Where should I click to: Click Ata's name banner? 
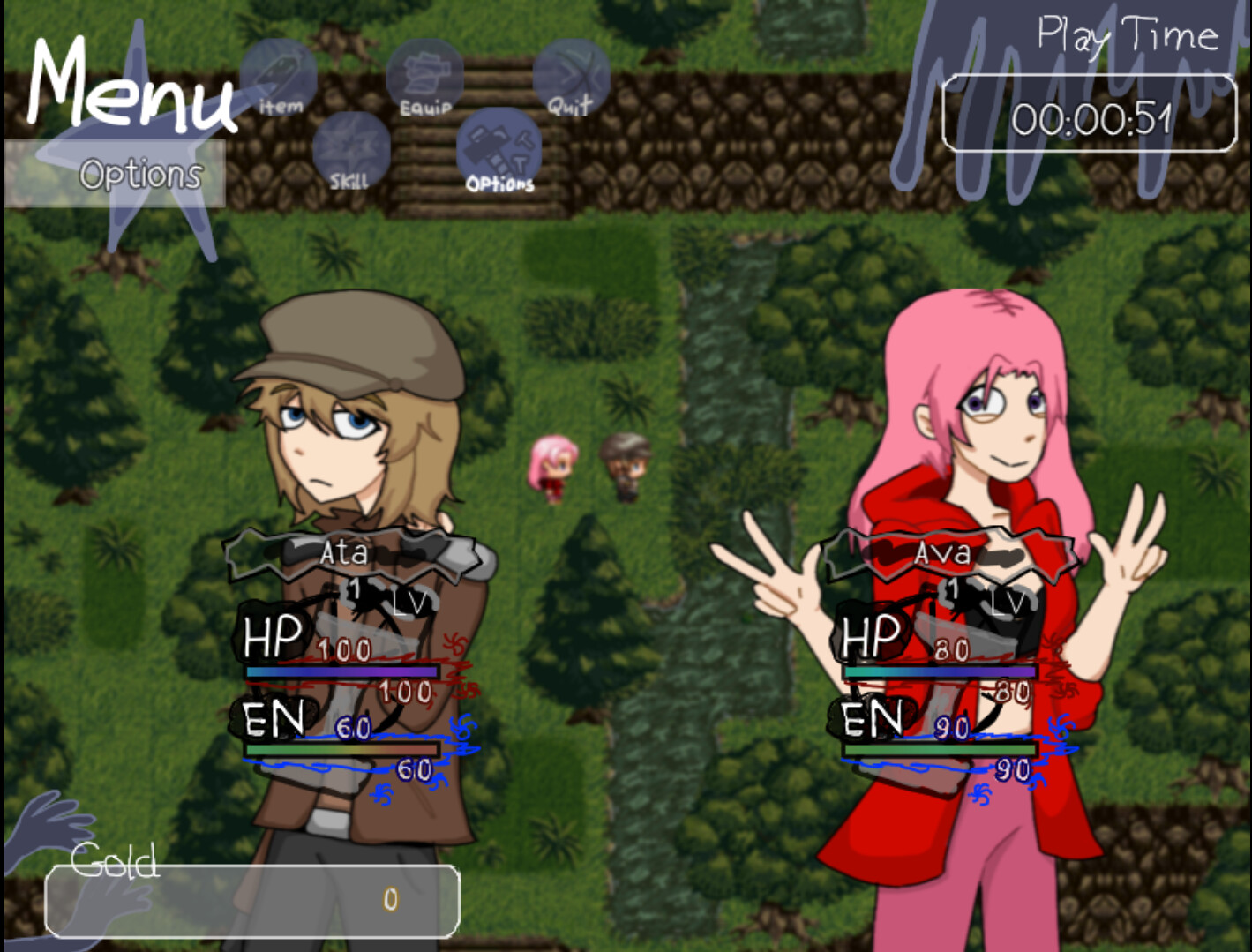point(344,554)
